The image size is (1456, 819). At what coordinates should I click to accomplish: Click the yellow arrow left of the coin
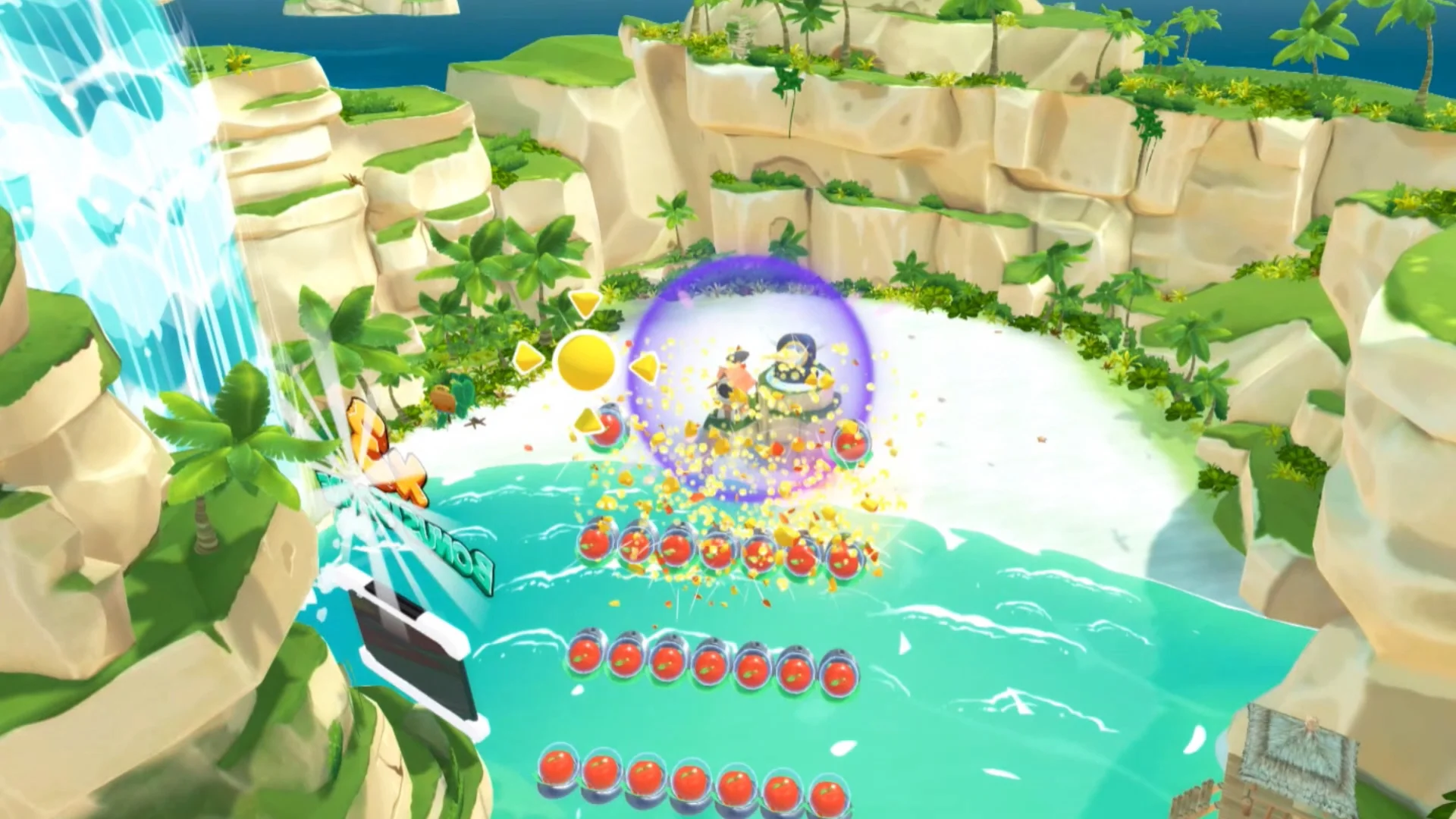[529, 355]
